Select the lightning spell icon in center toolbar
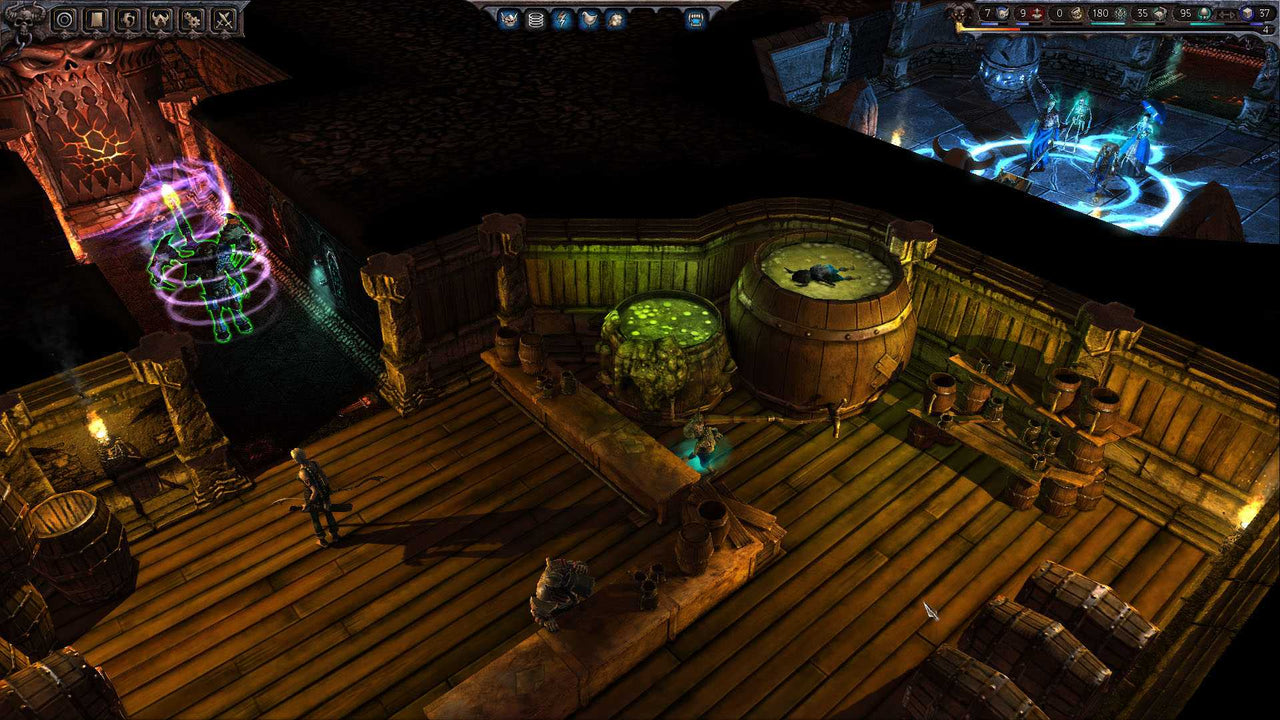 pyautogui.click(x=562, y=19)
